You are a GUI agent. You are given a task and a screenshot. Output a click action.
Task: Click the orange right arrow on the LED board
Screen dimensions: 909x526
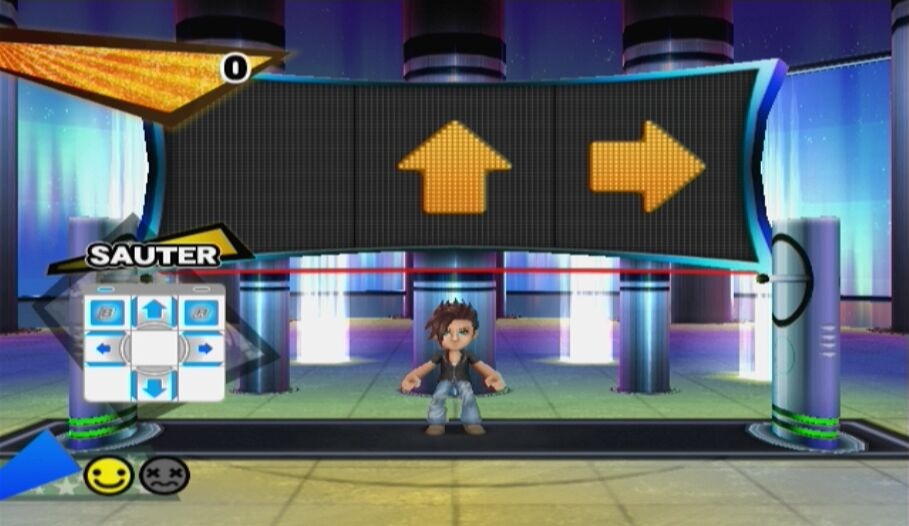click(x=647, y=166)
